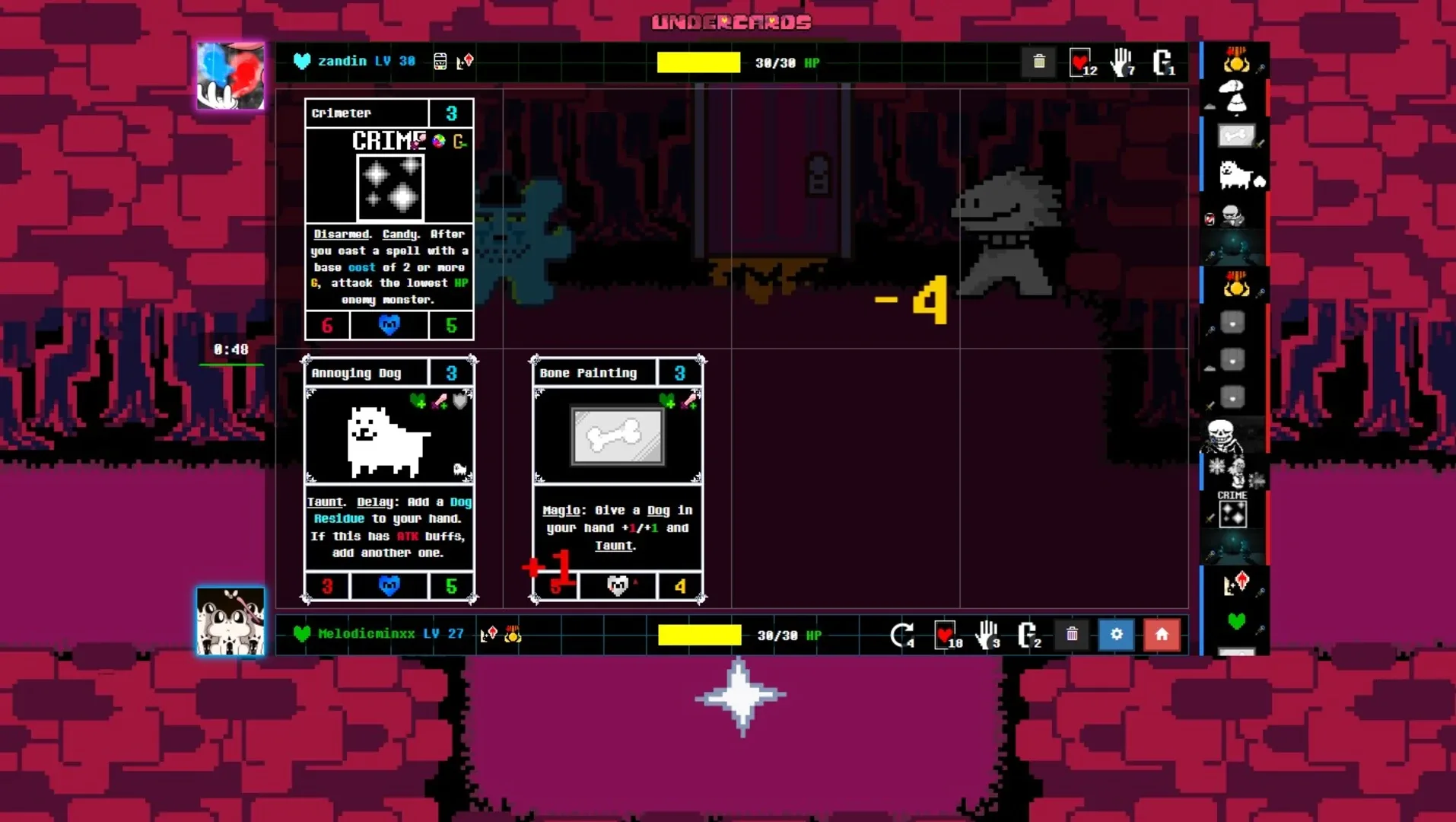Click the red home button
Screen dimensions: 1456x822
1161,634
